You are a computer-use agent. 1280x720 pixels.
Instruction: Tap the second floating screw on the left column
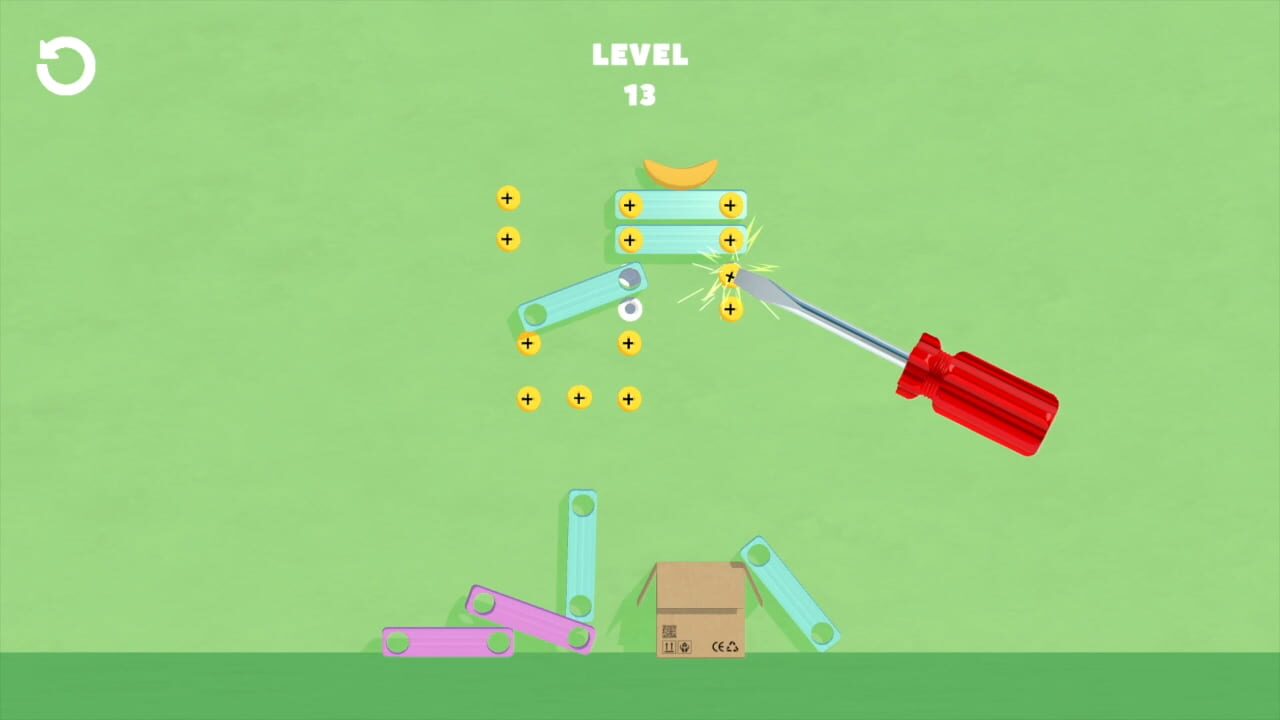(x=507, y=239)
